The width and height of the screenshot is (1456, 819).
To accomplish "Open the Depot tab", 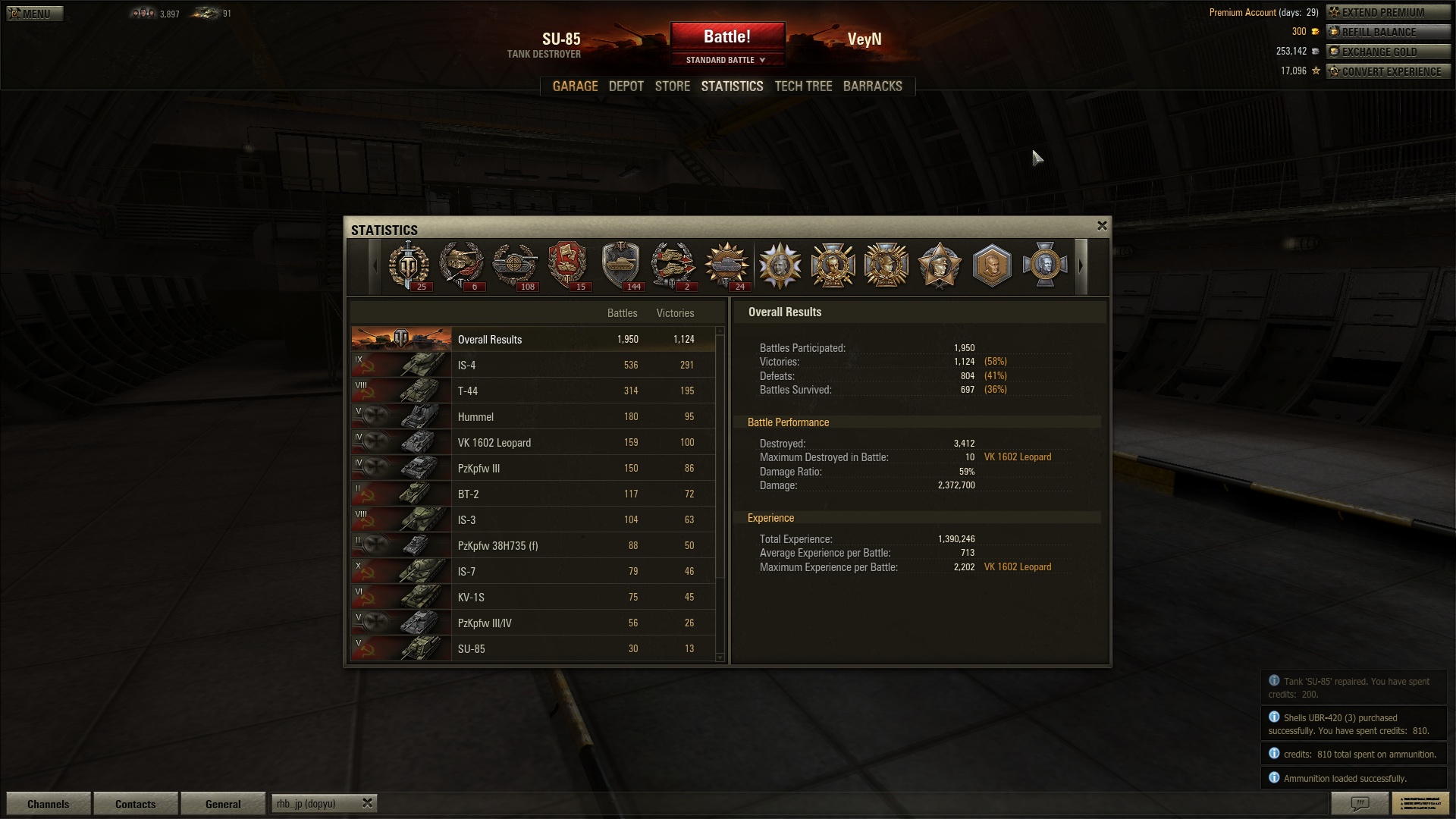I will point(626,86).
